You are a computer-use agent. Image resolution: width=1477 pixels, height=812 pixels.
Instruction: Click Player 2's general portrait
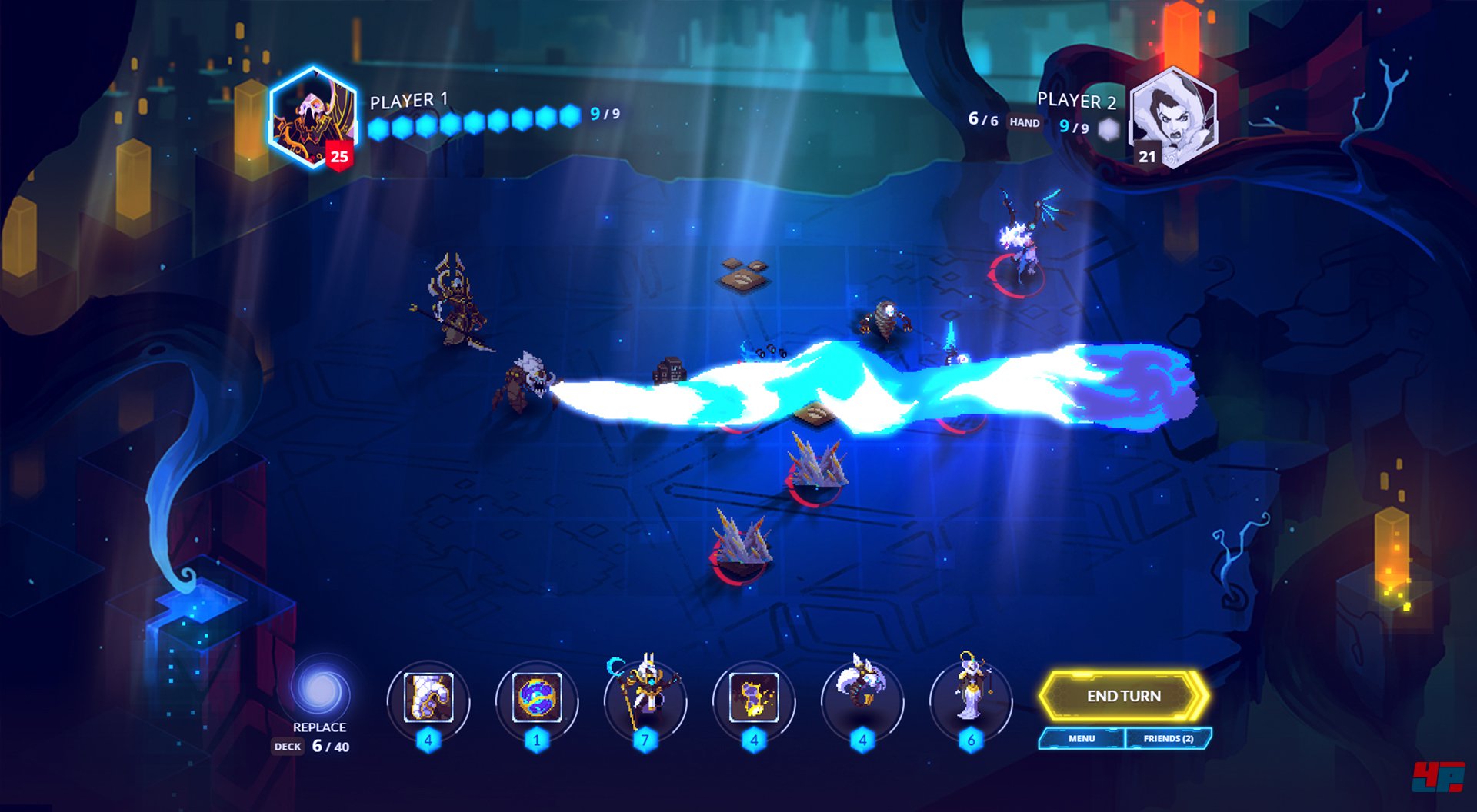pos(1172,118)
